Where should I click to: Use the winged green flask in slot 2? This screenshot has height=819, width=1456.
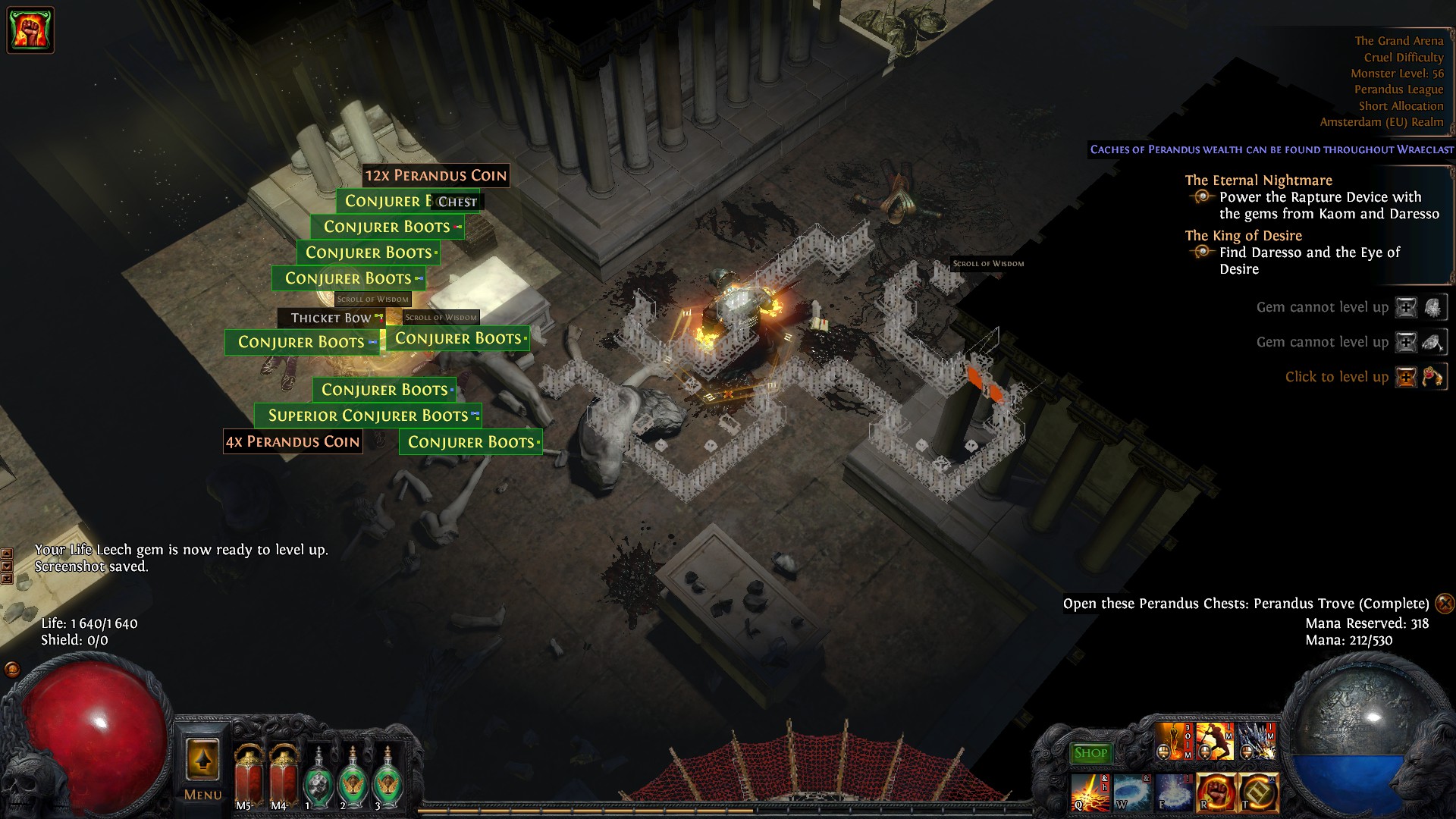(353, 777)
